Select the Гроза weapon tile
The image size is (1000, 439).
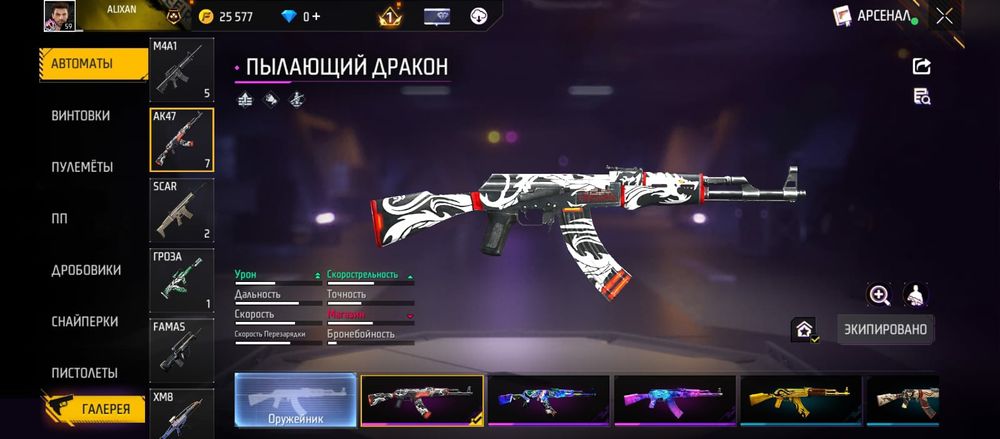point(181,280)
